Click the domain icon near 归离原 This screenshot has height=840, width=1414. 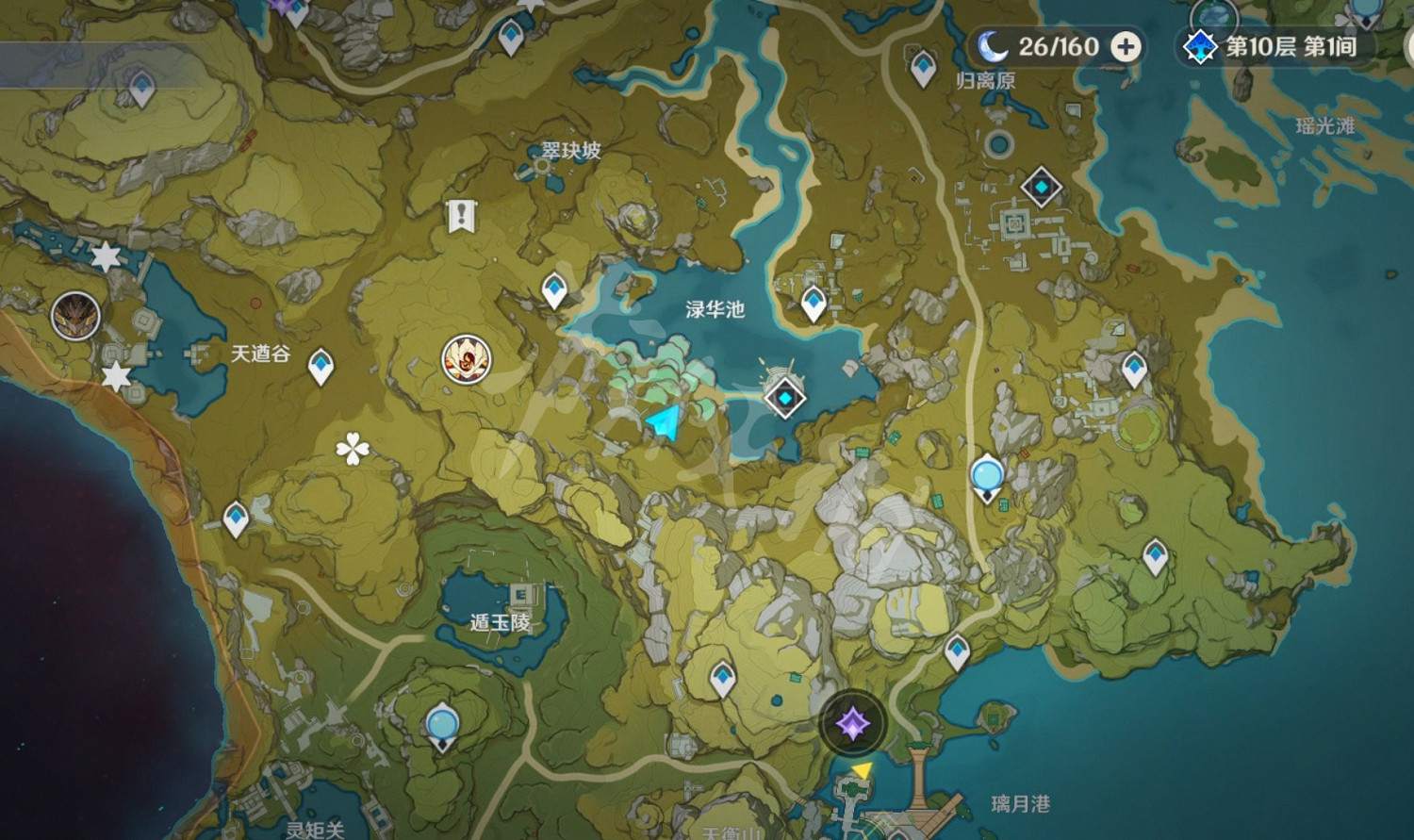tap(1041, 188)
